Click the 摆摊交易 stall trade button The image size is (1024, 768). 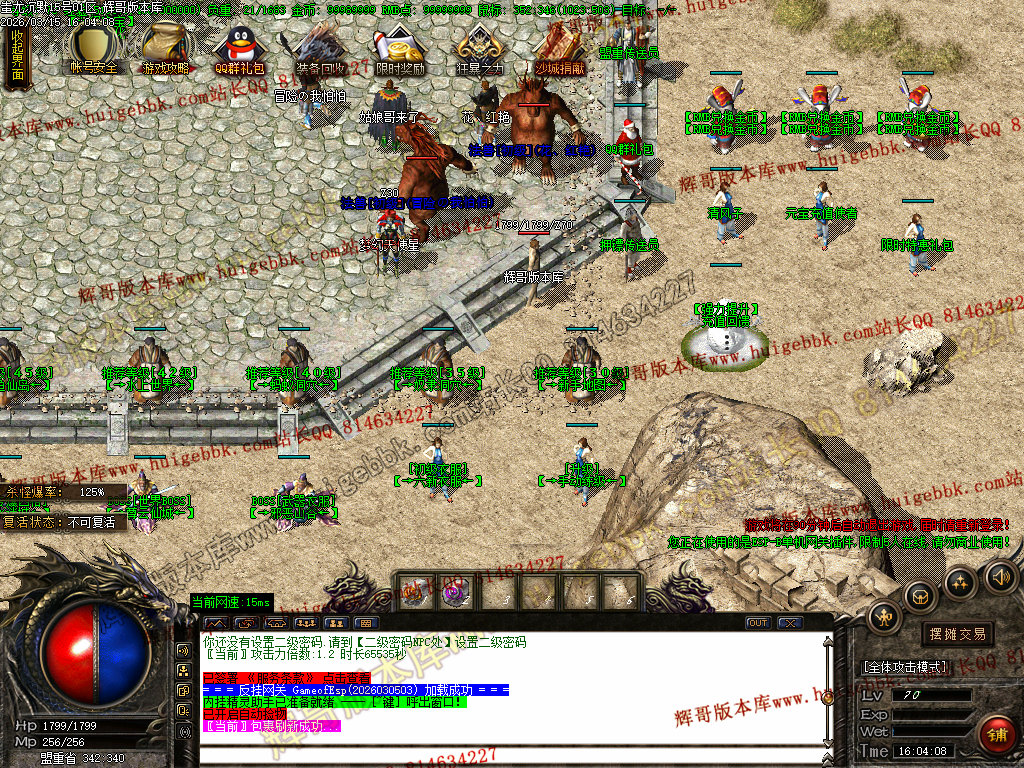pos(957,634)
